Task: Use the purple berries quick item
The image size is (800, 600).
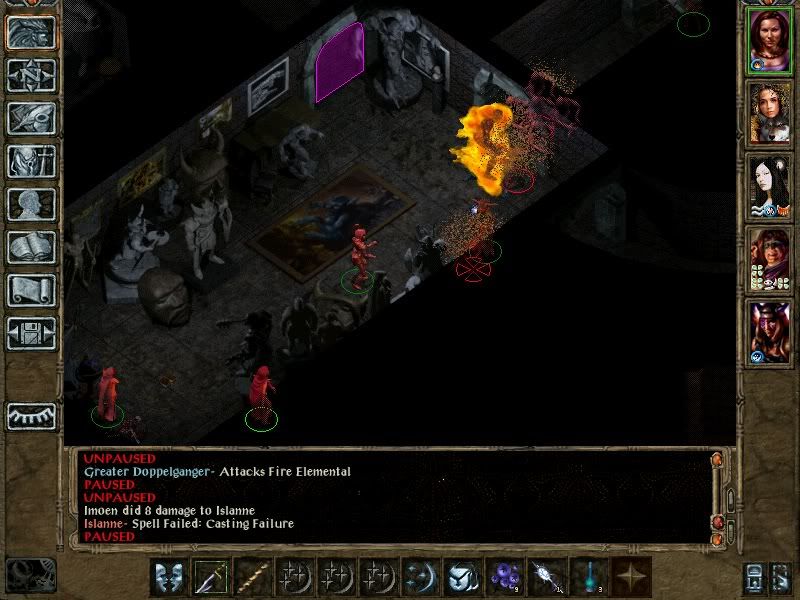Action: click(x=505, y=577)
